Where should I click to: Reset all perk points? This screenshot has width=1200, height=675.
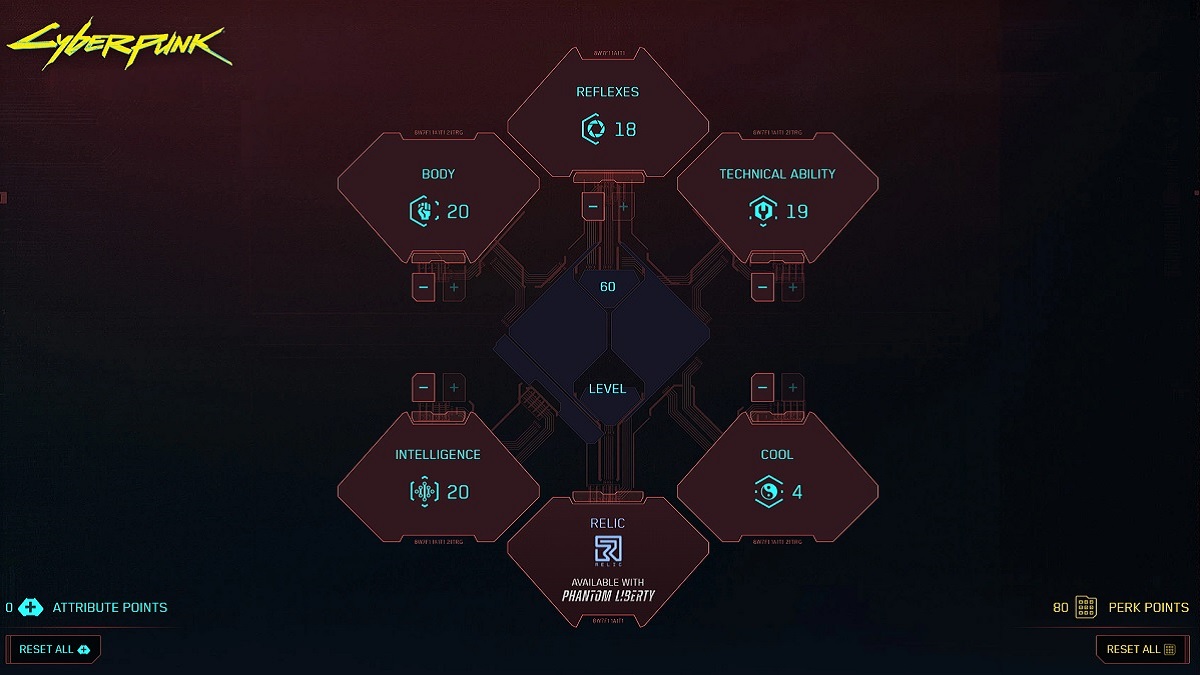[1141, 649]
